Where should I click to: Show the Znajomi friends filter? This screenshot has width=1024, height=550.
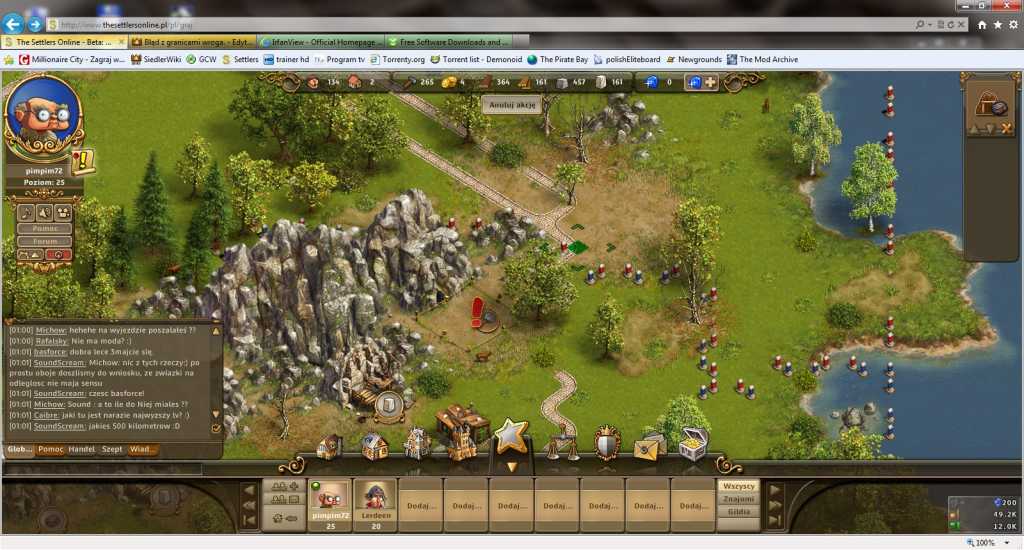click(x=739, y=498)
